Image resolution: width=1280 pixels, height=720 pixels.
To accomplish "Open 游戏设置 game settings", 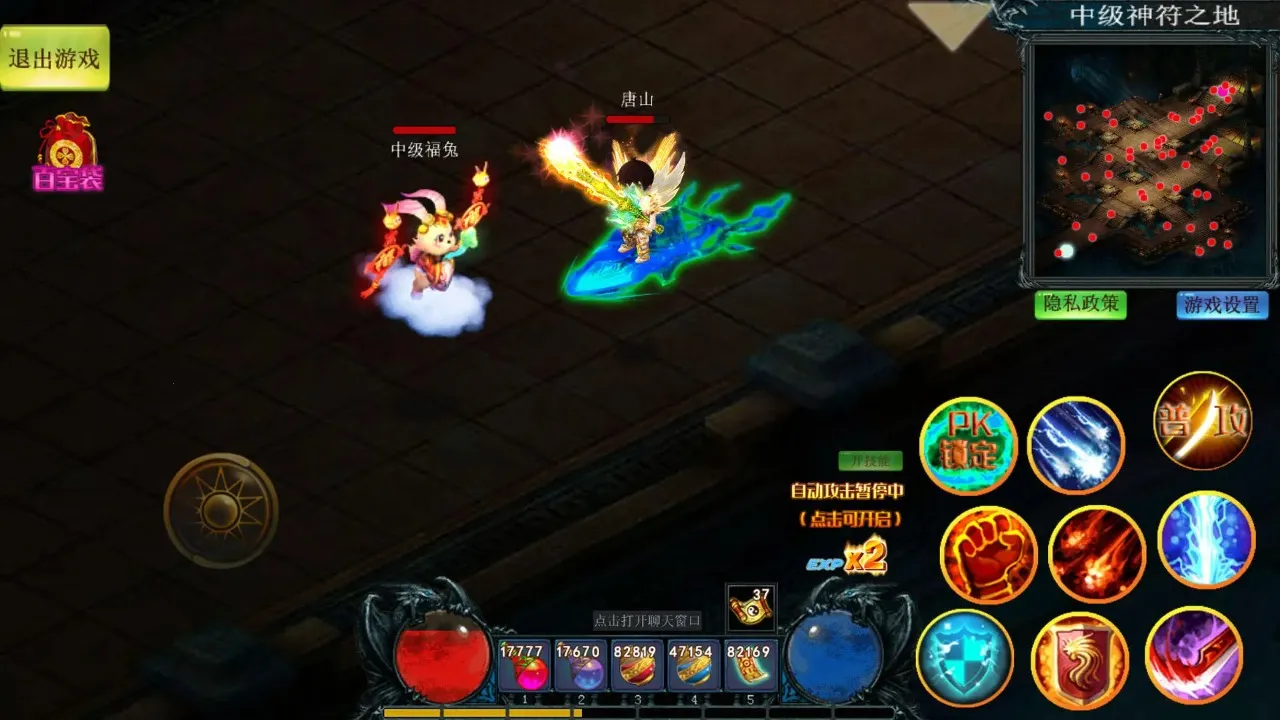I will click(1222, 306).
